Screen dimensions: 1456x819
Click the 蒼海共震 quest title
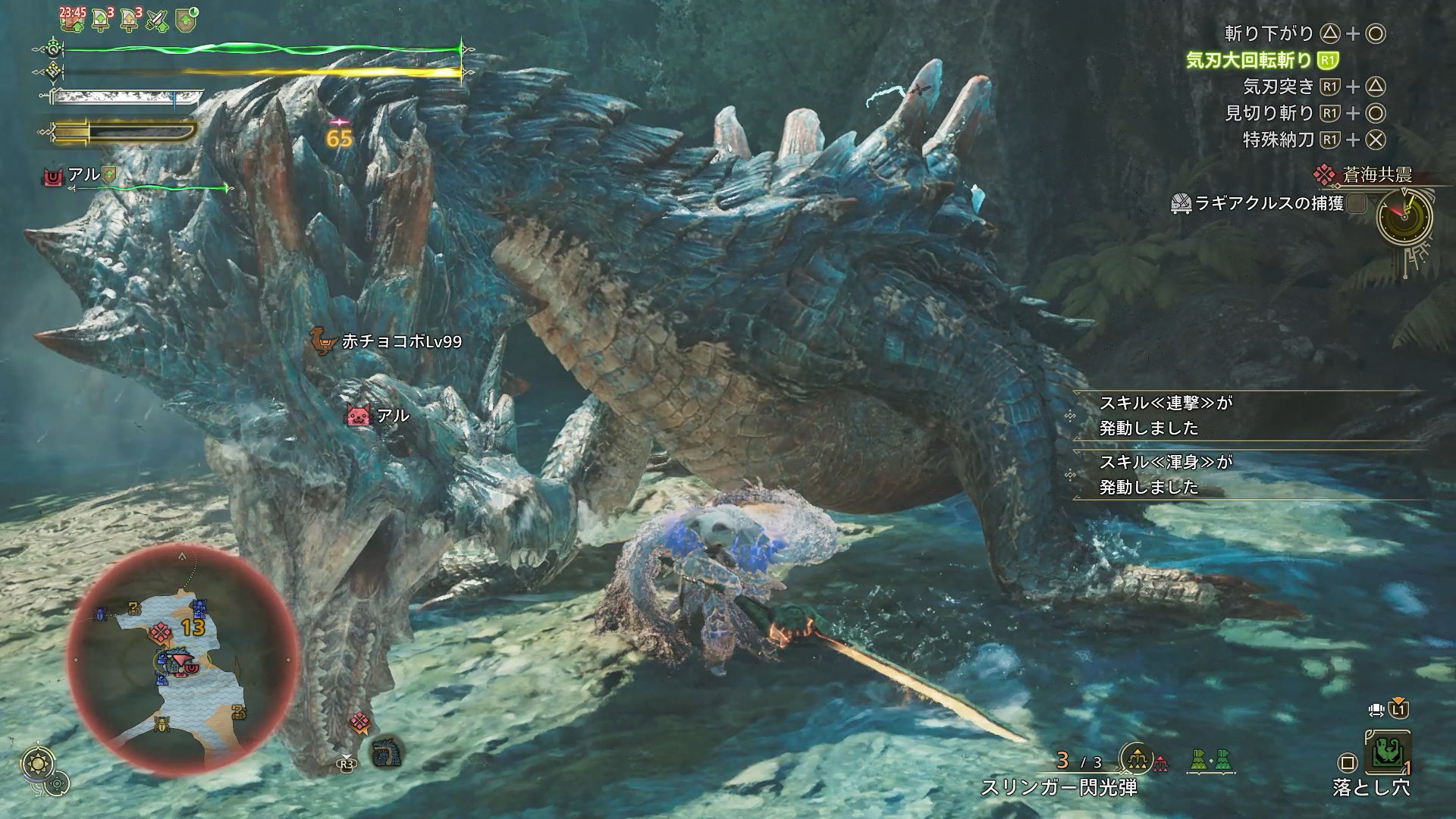pyautogui.click(x=1376, y=175)
